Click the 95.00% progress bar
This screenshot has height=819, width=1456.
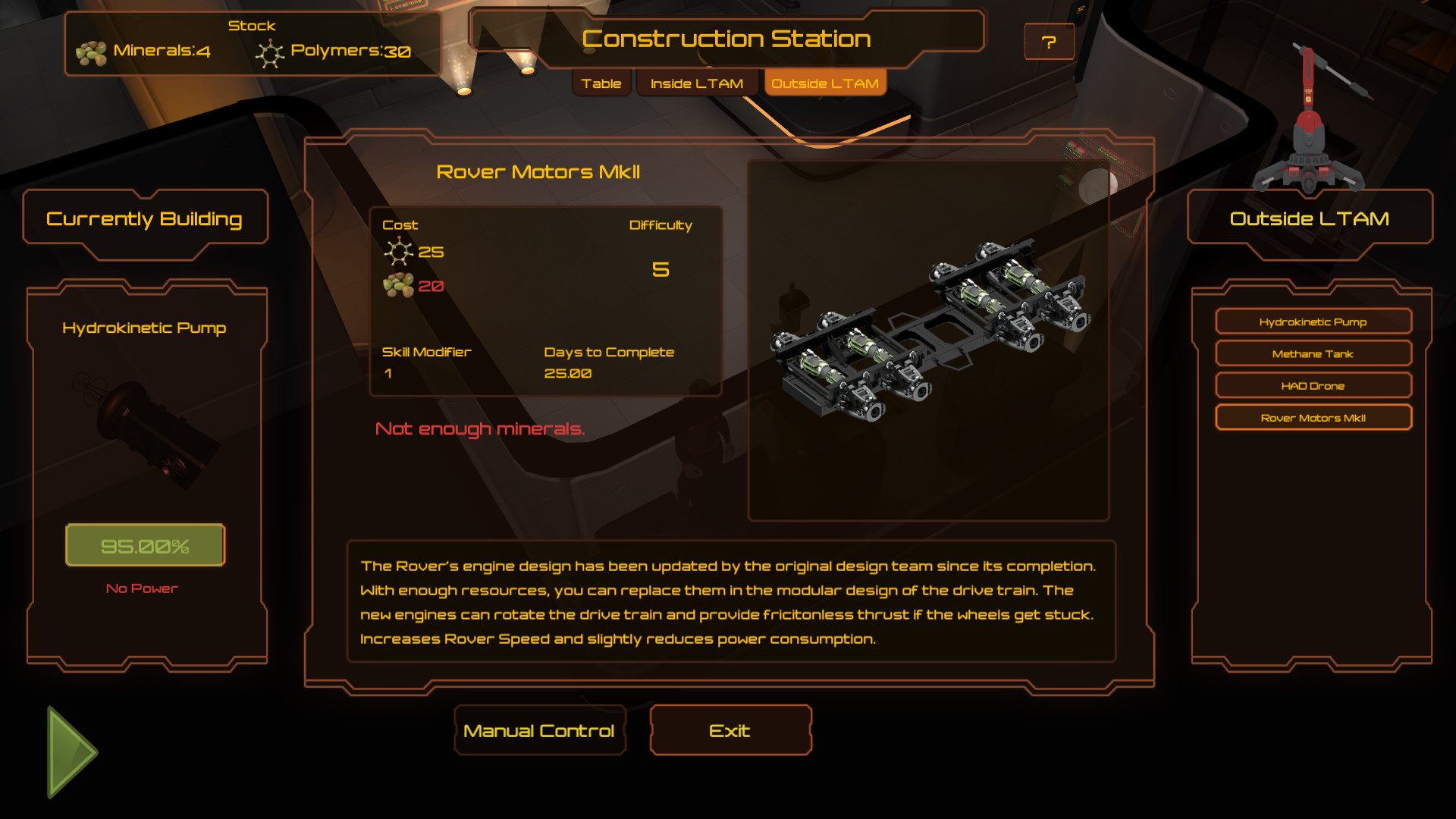coord(145,544)
